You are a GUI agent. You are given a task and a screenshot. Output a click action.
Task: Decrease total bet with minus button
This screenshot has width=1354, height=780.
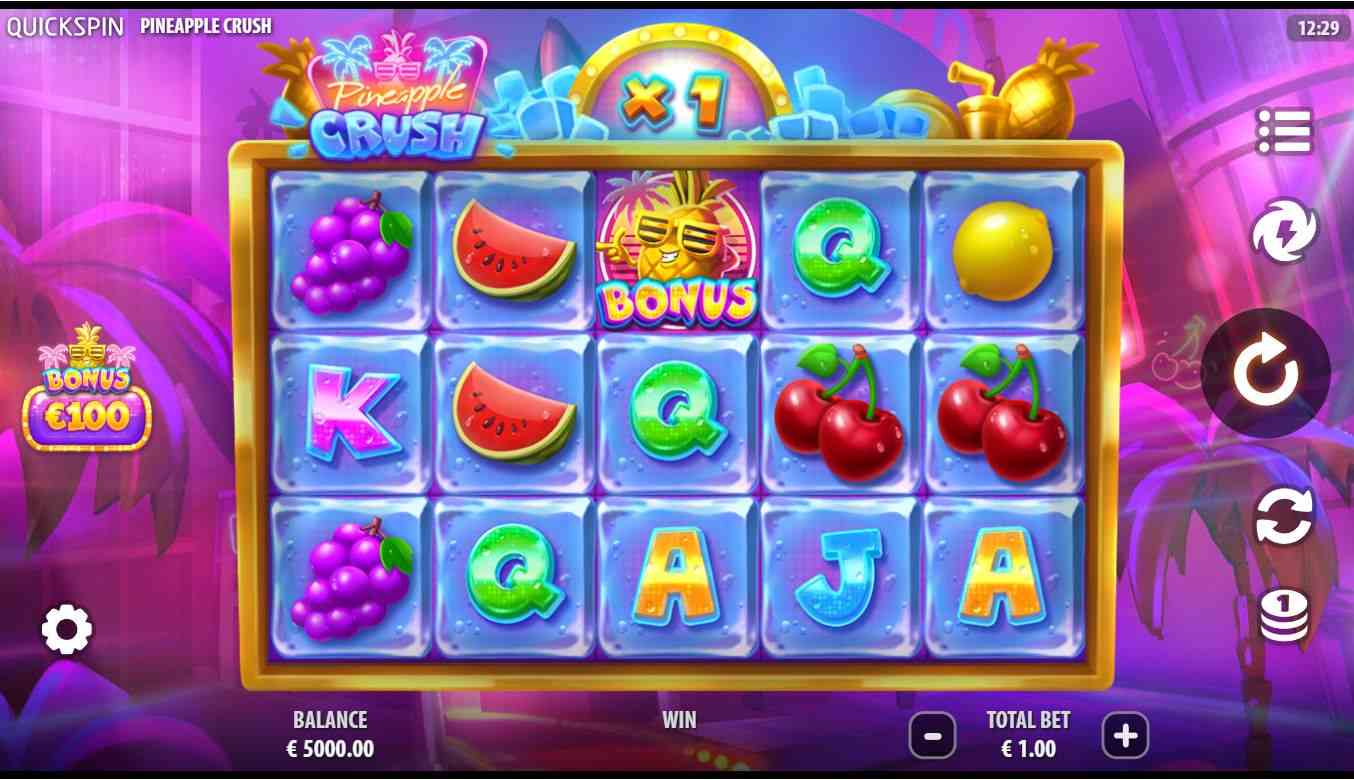[932, 737]
